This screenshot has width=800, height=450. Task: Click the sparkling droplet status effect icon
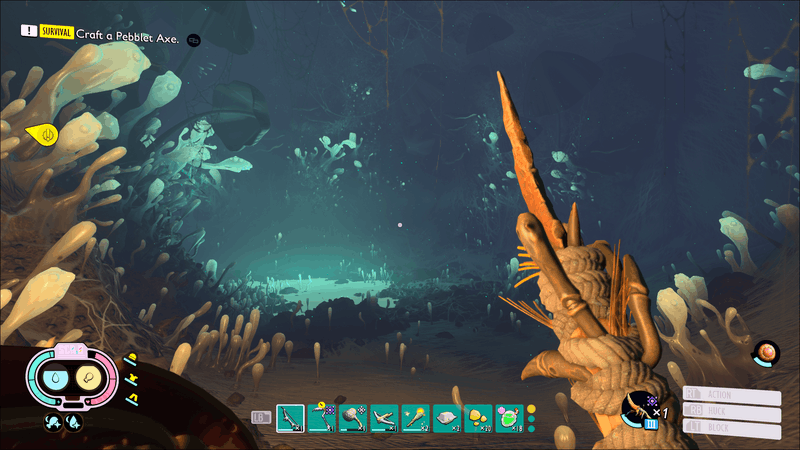pyautogui.click(x=73, y=423)
